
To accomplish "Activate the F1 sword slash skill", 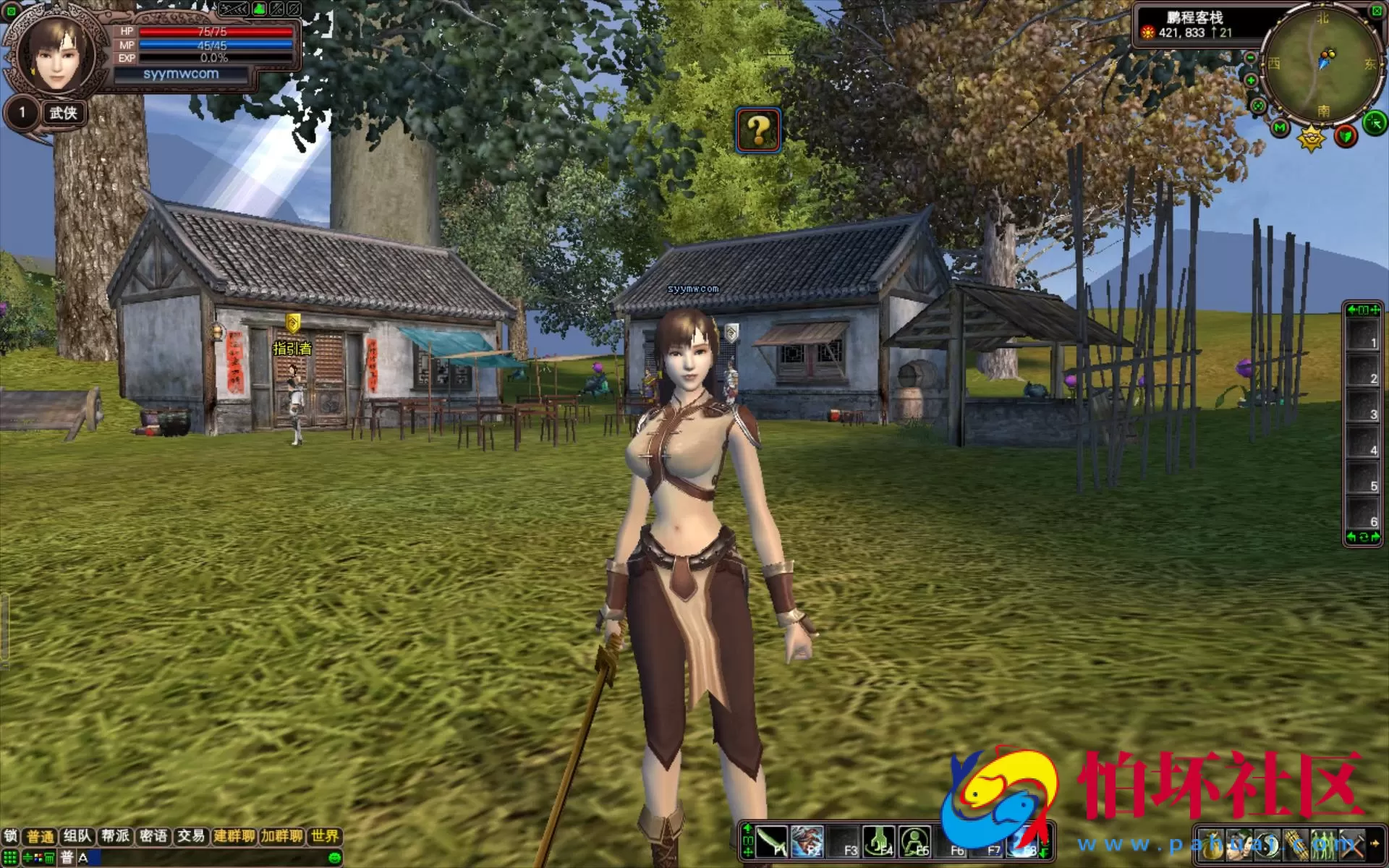I will (x=771, y=842).
